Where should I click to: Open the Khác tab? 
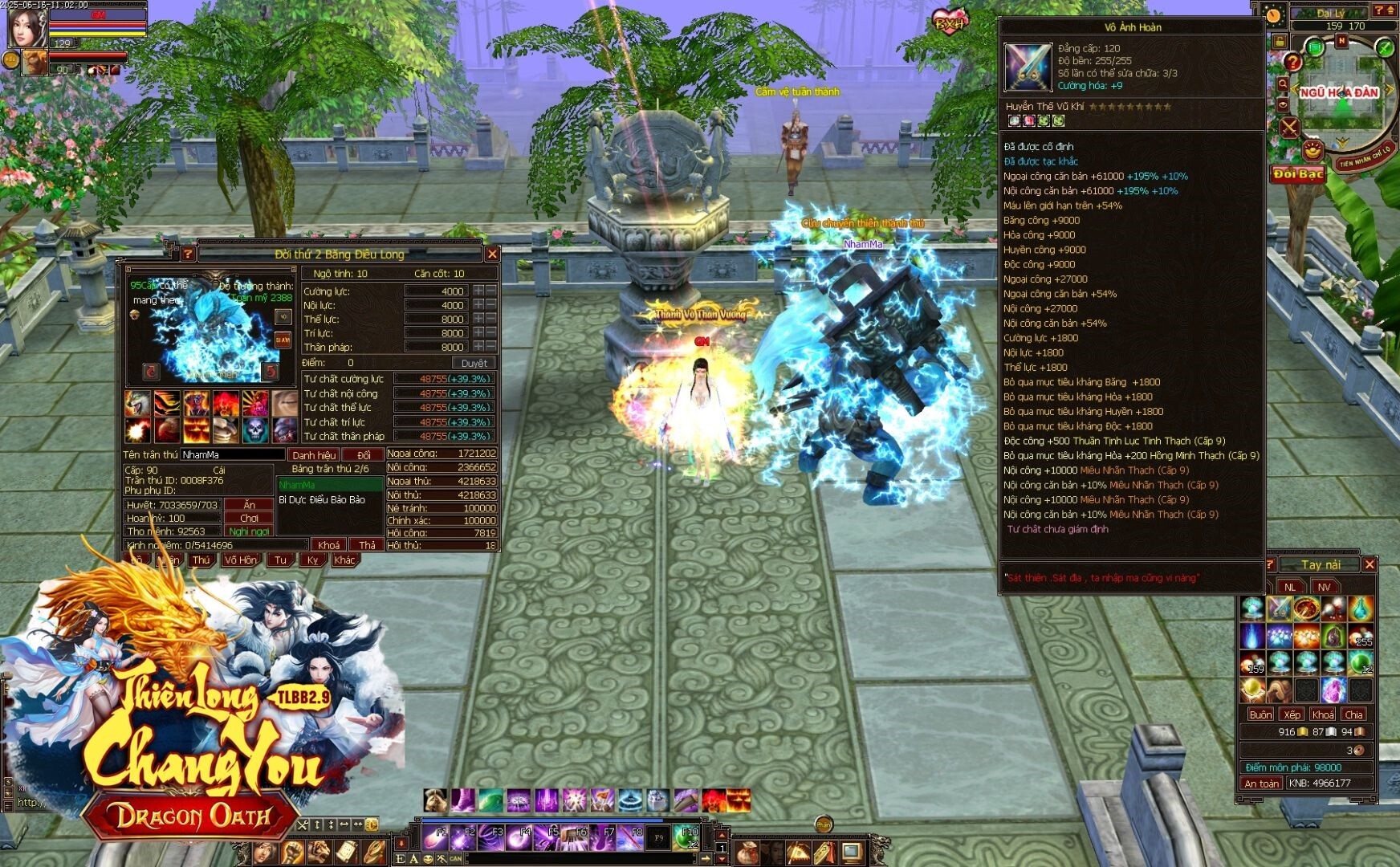(344, 560)
